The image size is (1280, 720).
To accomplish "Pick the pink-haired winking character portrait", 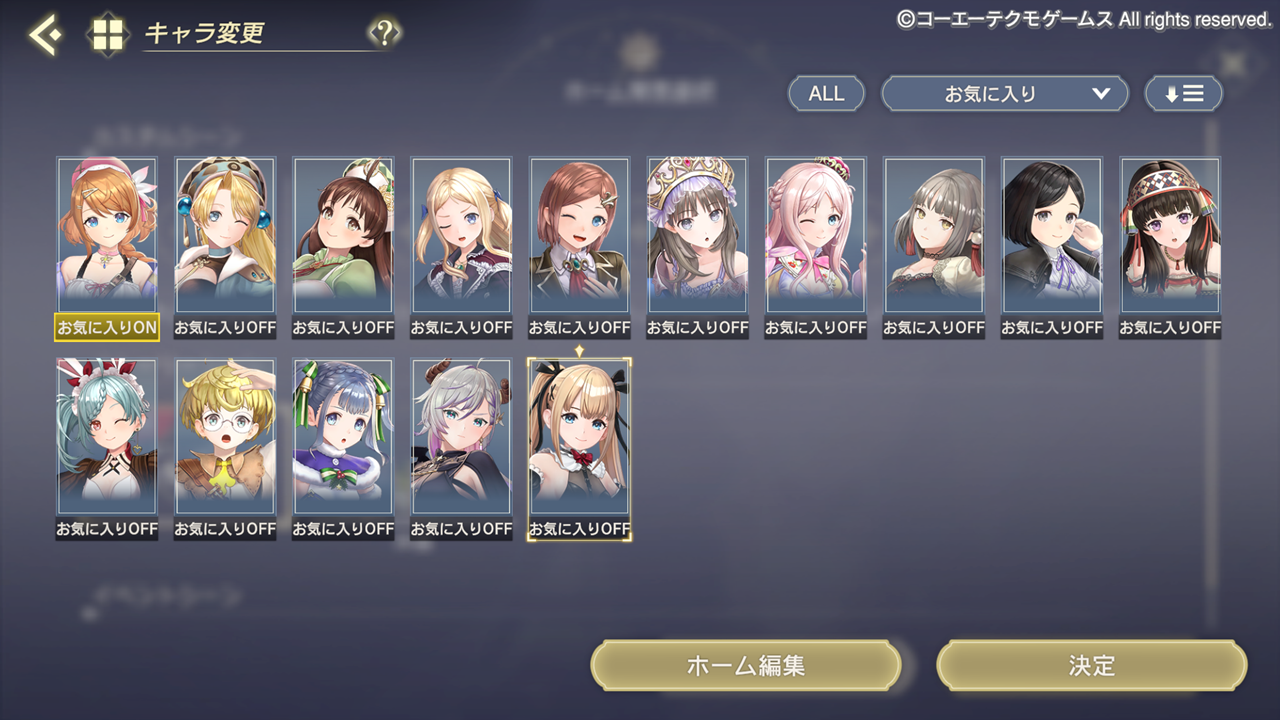I will tap(815, 235).
